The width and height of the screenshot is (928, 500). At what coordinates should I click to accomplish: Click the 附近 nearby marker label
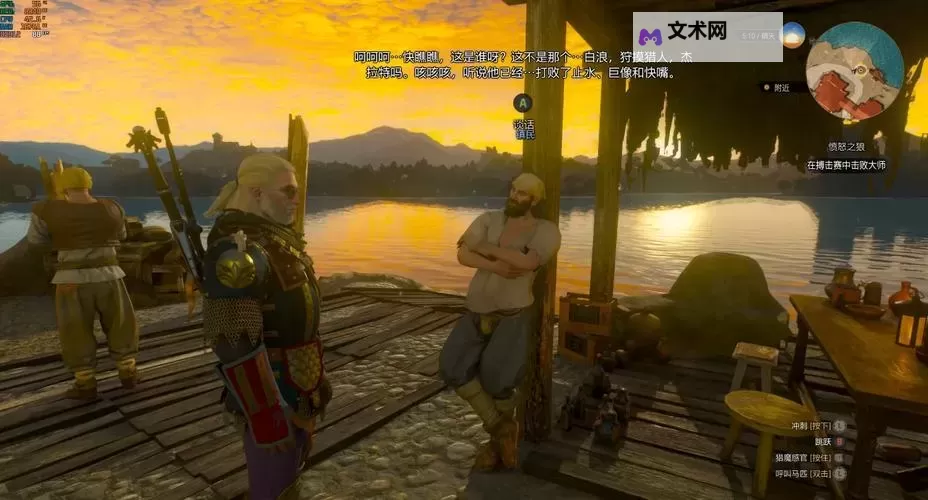click(781, 88)
